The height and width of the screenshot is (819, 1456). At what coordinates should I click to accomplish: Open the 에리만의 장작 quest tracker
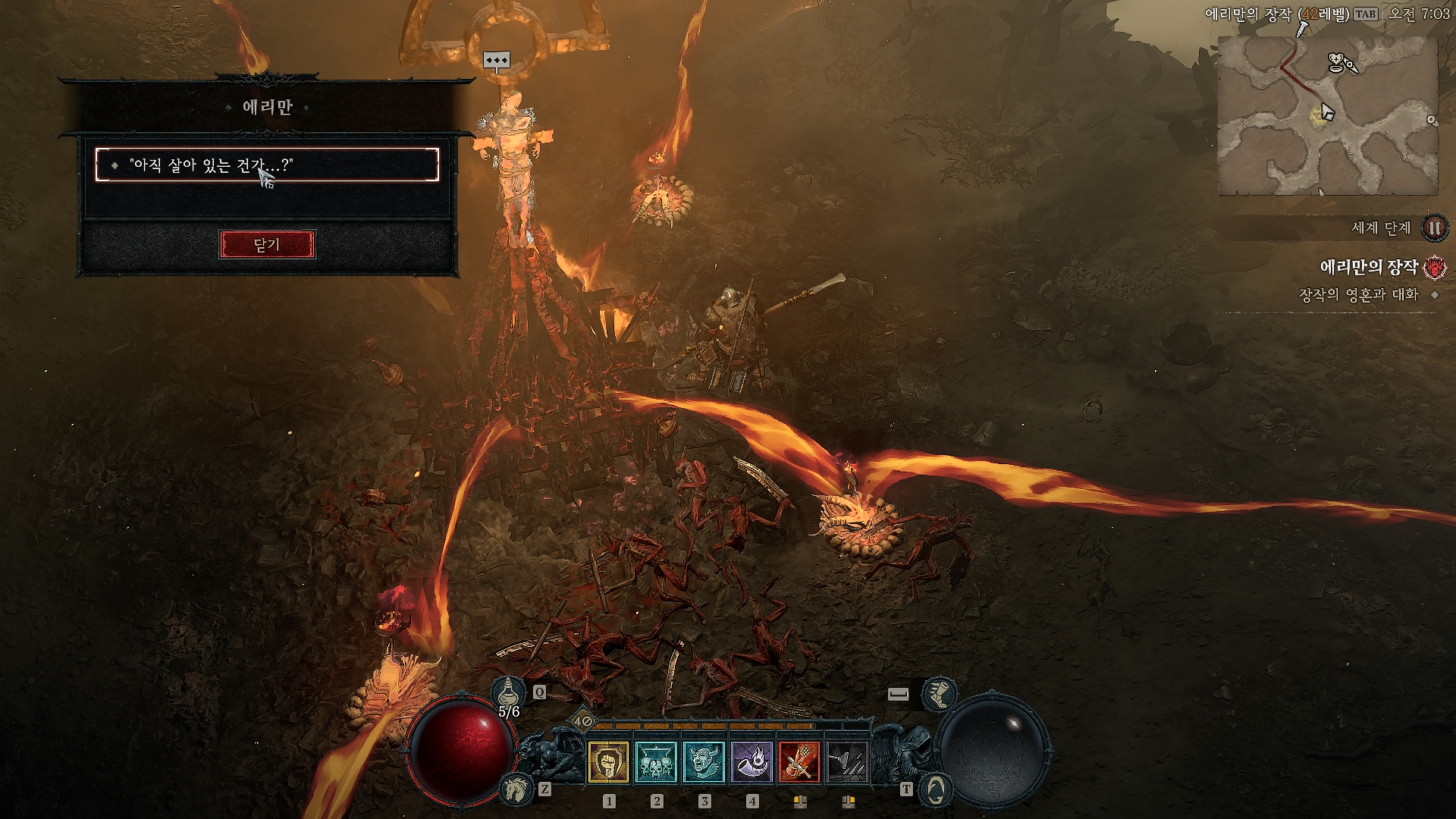[x=1368, y=267]
